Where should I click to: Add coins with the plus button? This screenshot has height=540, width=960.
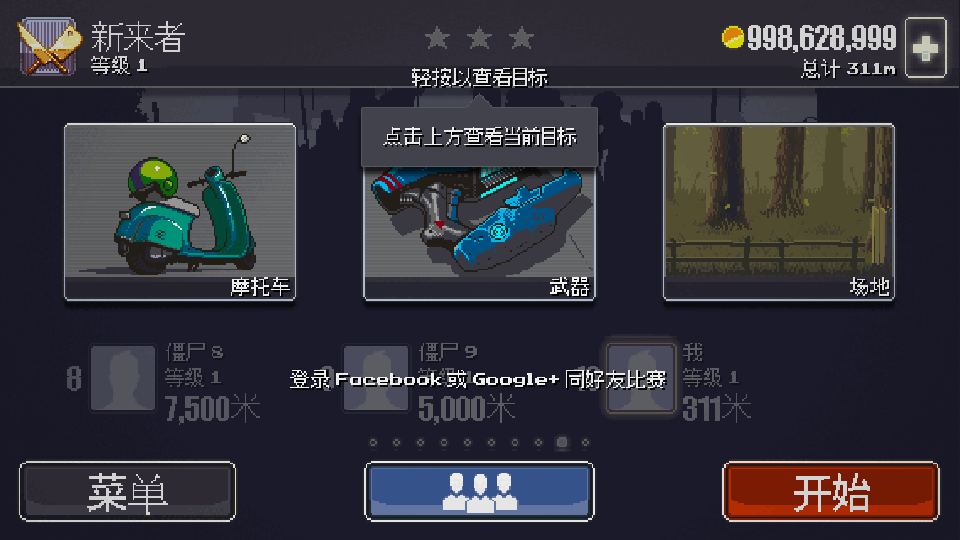pyautogui.click(x=926, y=47)
